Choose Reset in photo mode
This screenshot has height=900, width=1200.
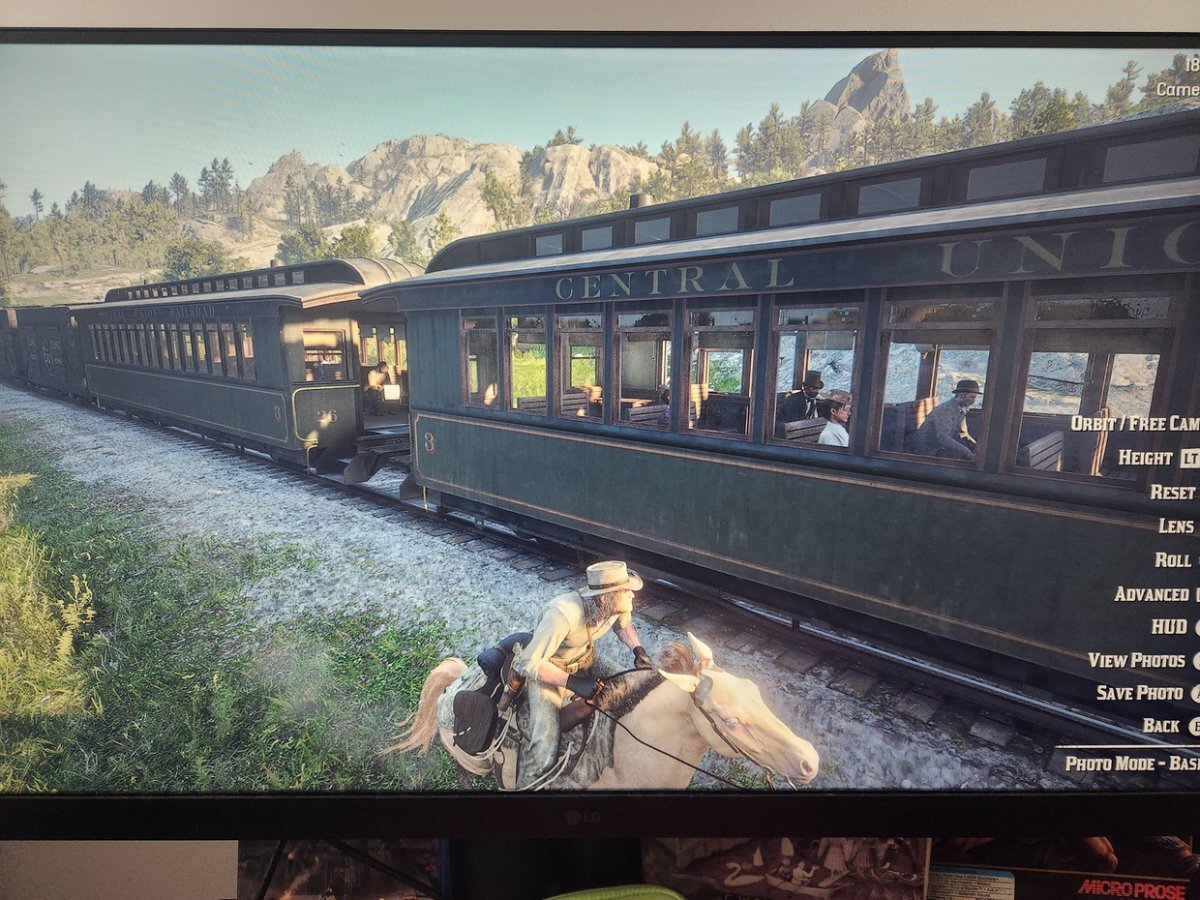pos(1172,492)
